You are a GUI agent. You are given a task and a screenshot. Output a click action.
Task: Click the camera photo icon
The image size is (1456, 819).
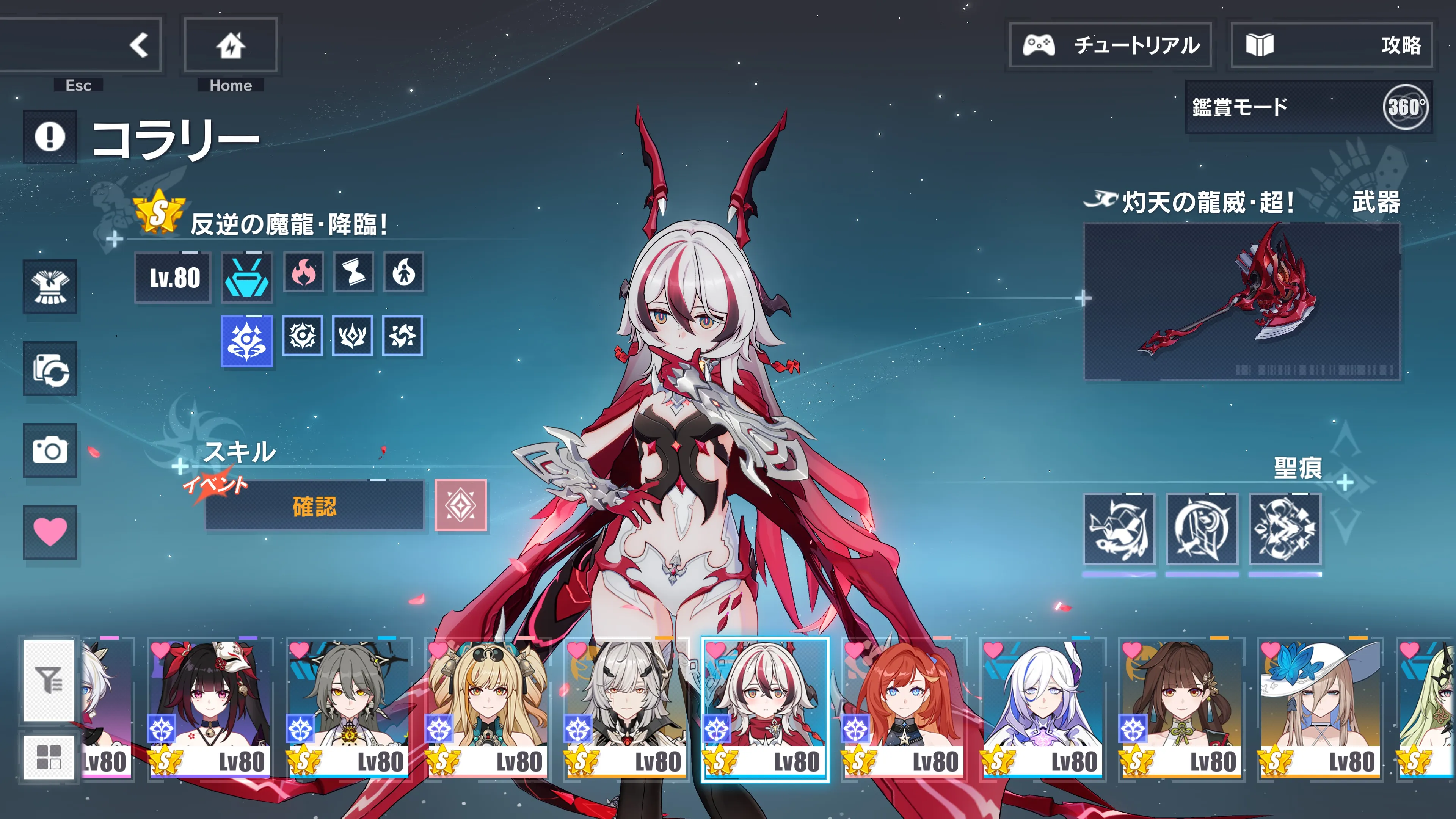[50, 450]
